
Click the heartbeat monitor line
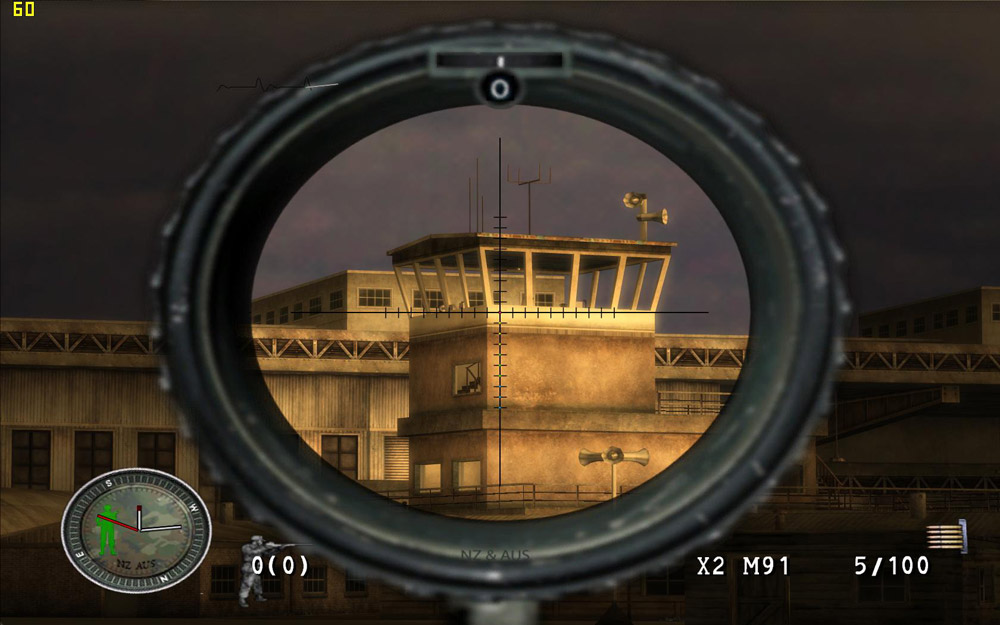coord(277,87)
